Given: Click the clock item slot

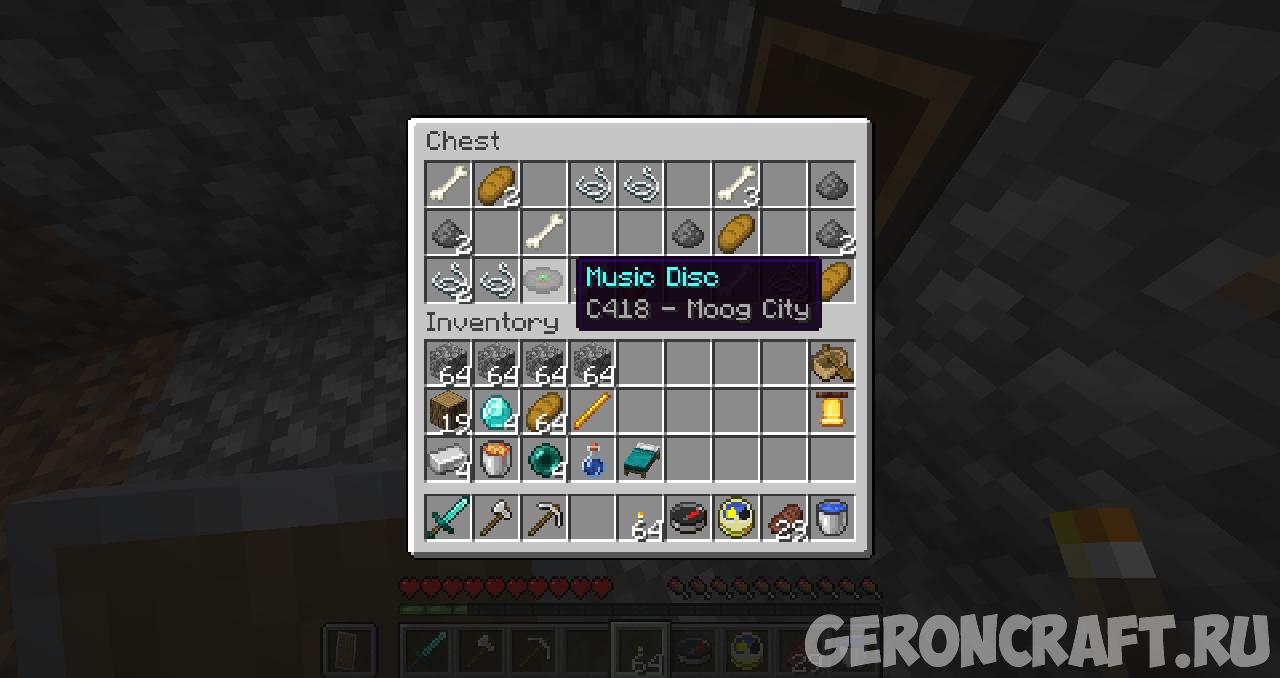Looking at the screenshot, I should tap(737, 518).
